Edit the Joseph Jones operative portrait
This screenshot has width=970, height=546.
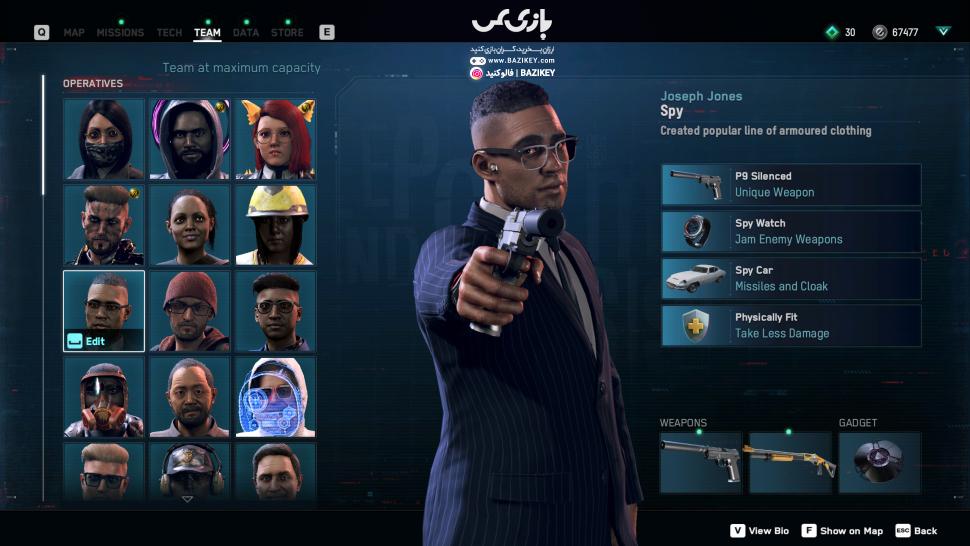104,311
